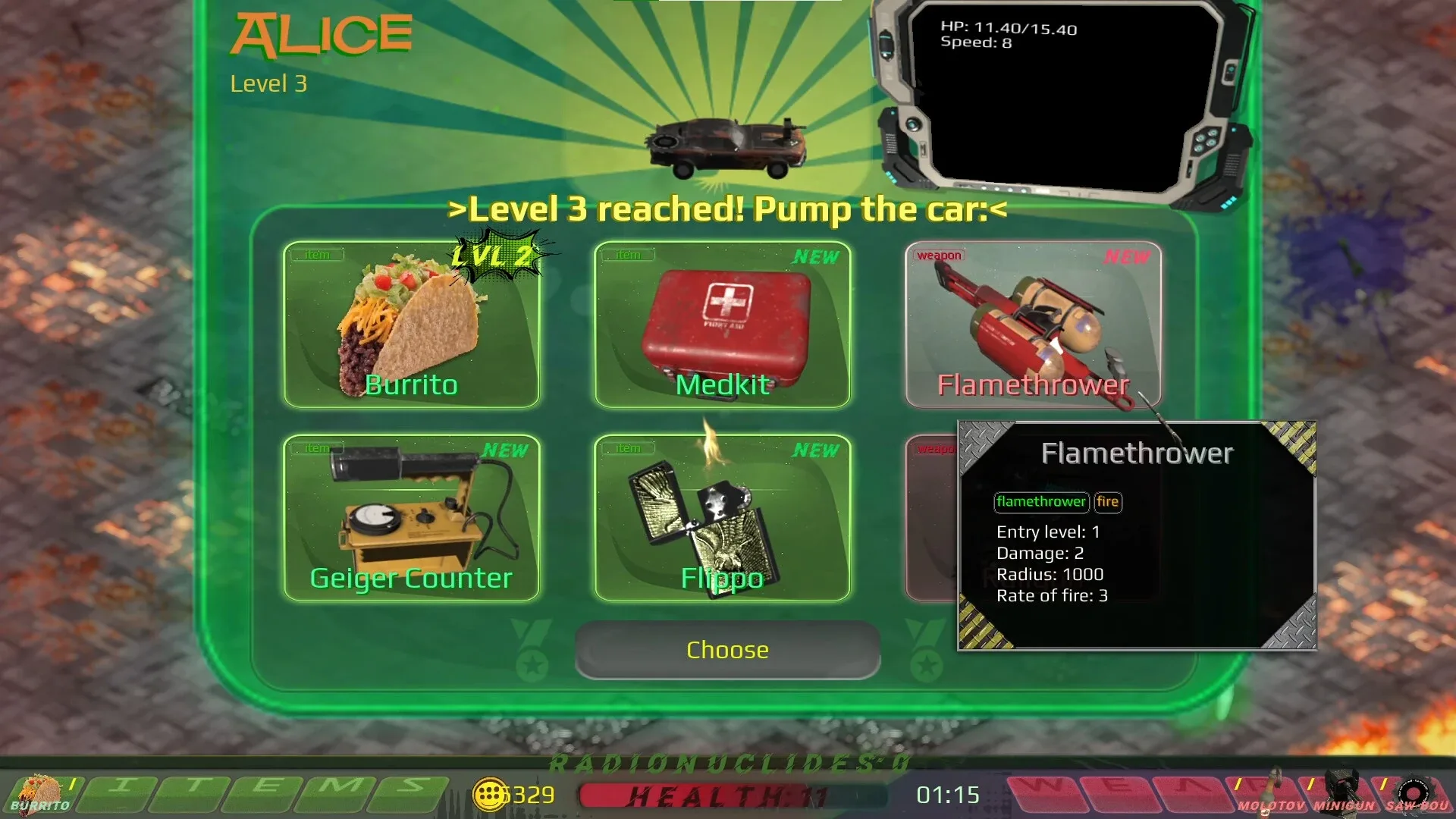Click the fire tag in the tooltip
This screenshot has height=819, width=1456.
1108,502
